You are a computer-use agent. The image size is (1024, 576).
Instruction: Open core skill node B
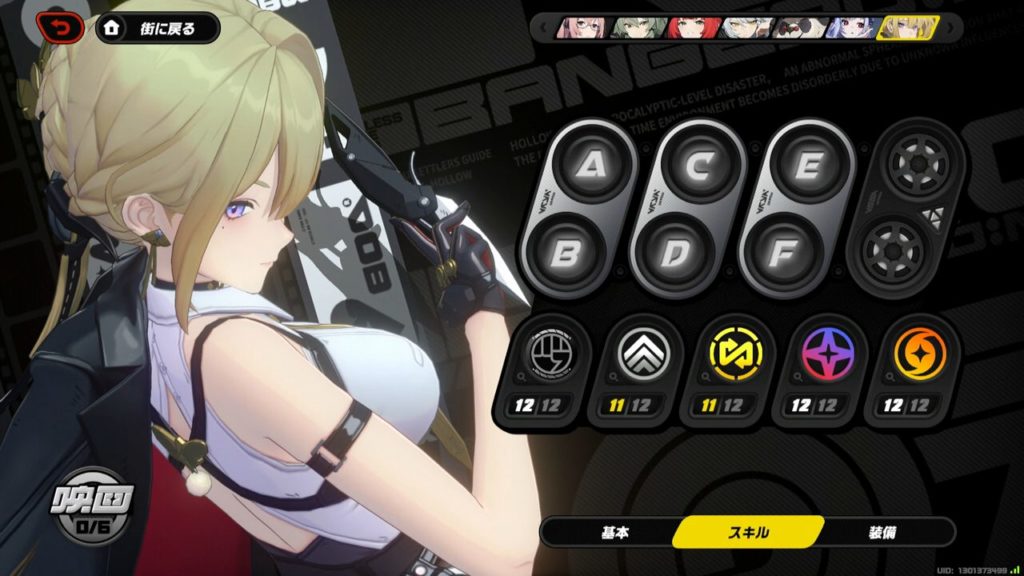click(566, 254)
